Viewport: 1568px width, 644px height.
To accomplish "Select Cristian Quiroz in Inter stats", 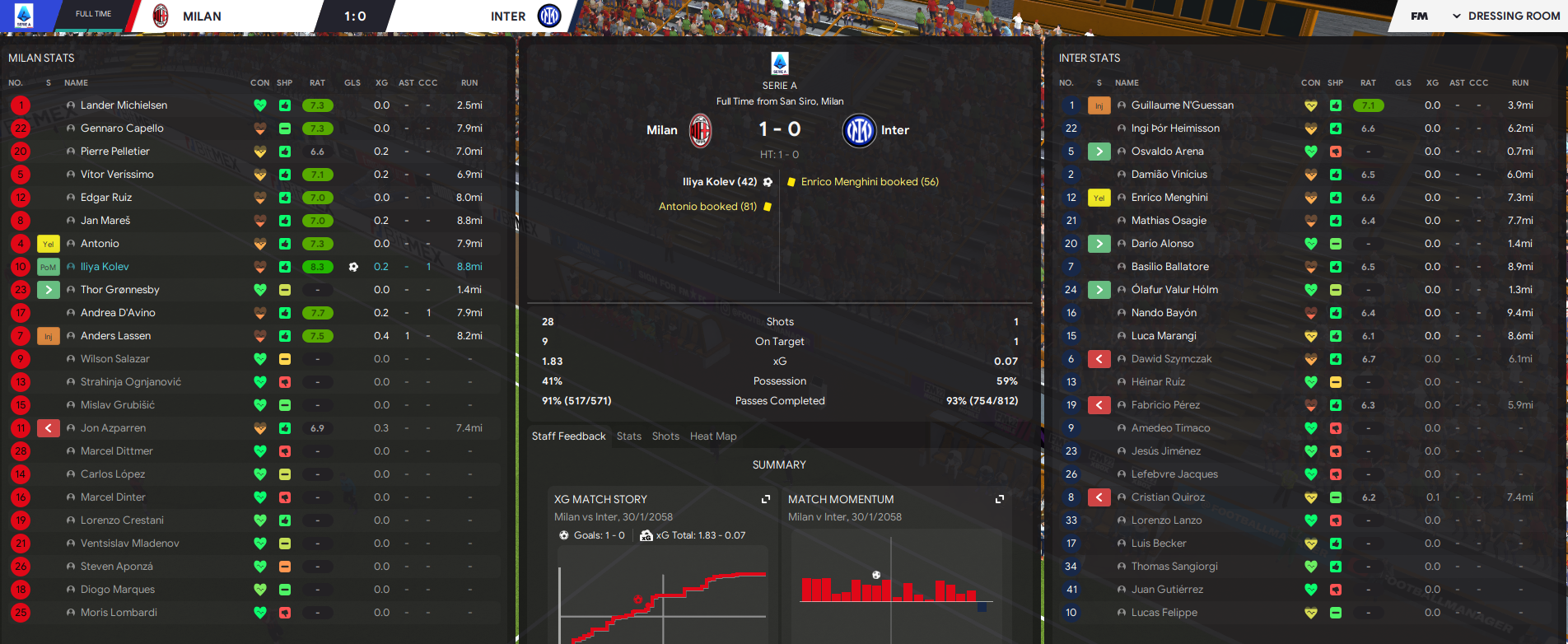I will tap(1167, 497).
